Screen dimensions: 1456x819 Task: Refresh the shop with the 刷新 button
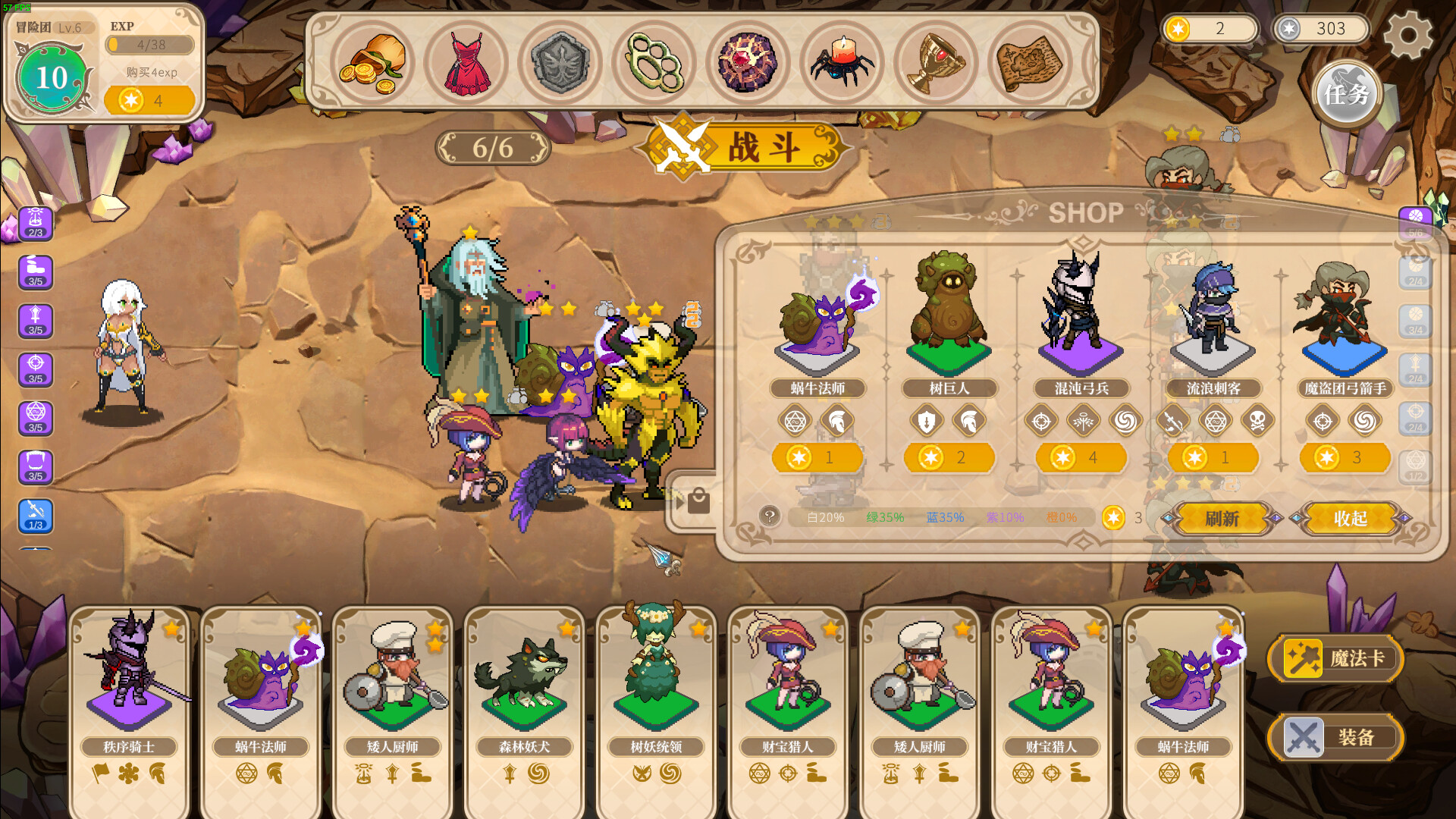pyautogui.click(x=1222, y=519)
